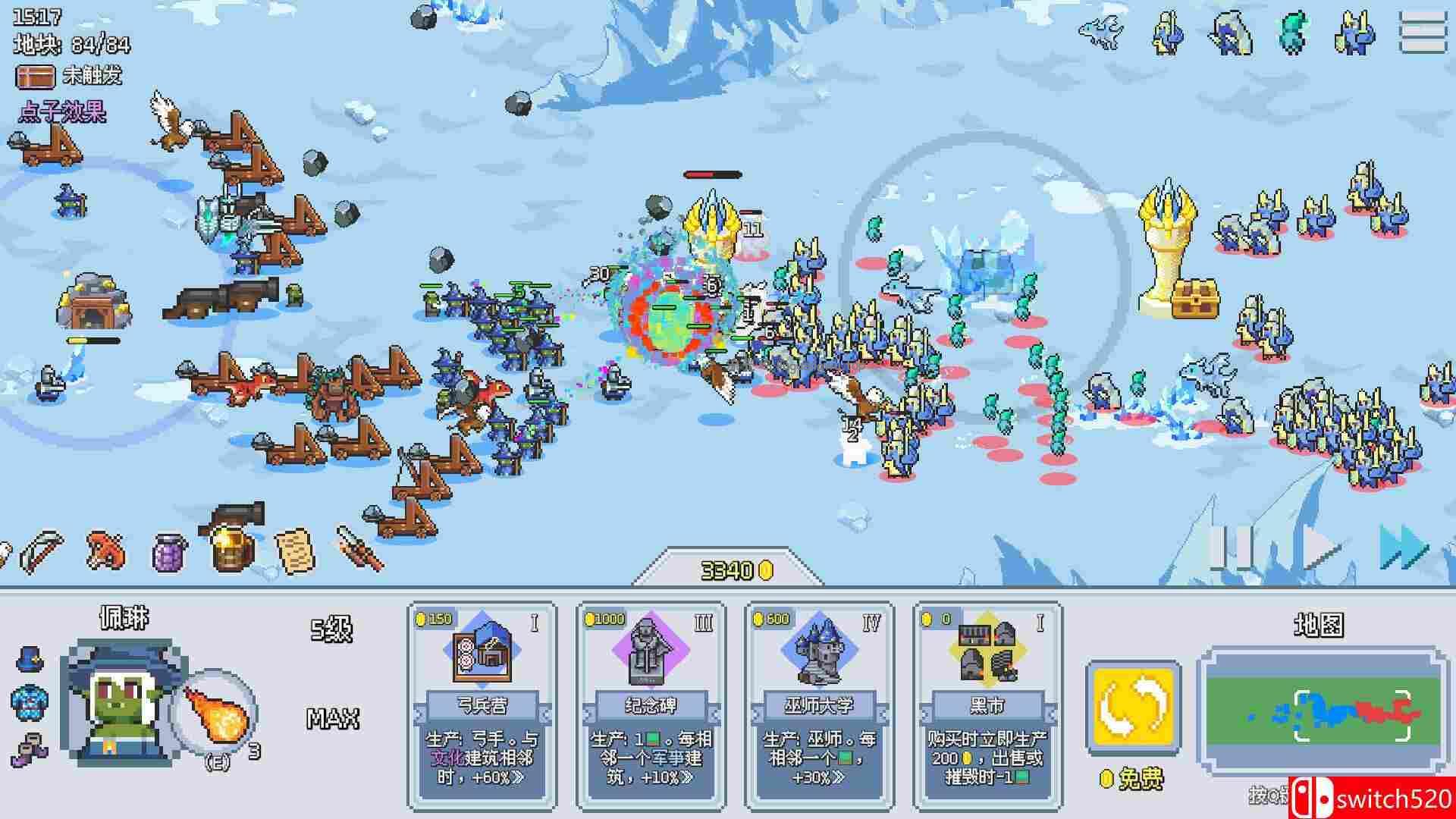
Task: Inspect the purple boots equipment
Action: coord(29,748)
